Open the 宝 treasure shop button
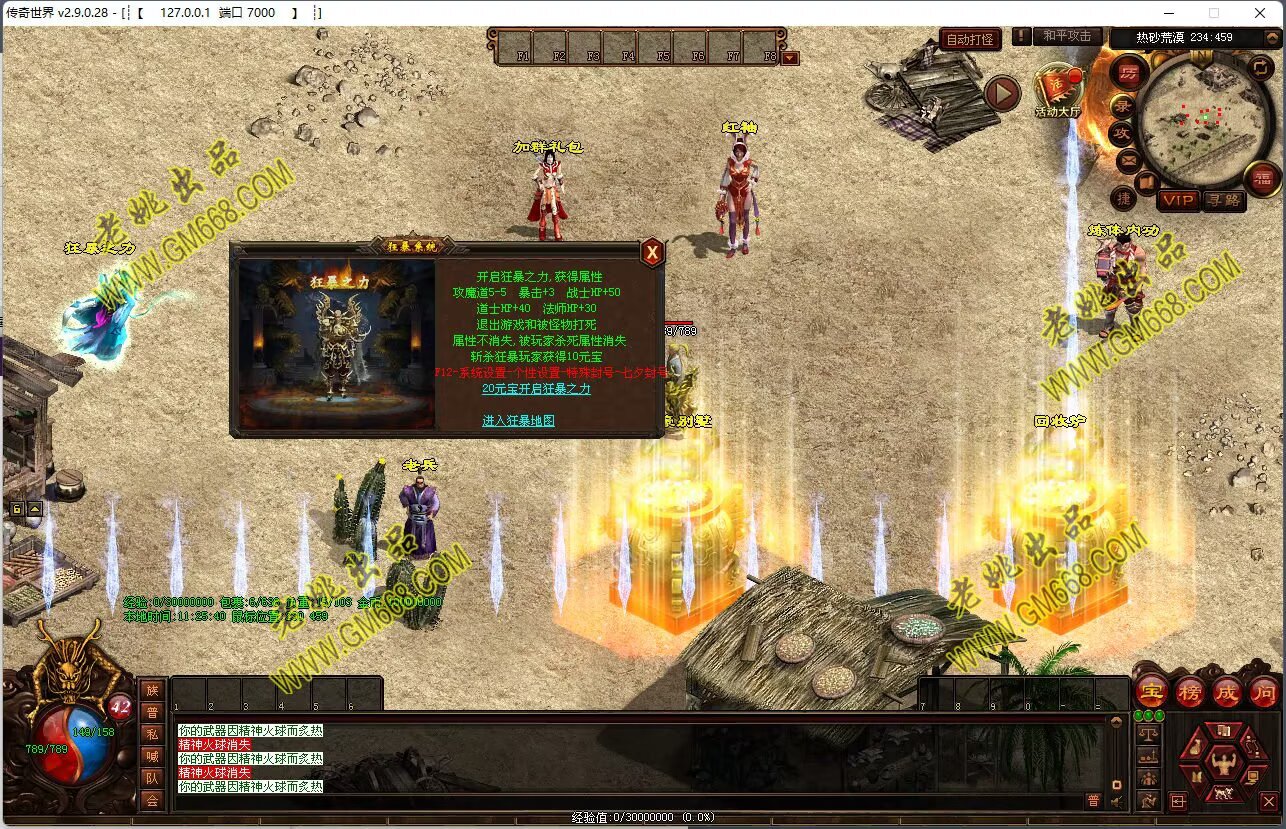Screen dimensions: 1286x829 coord(1152,691)
